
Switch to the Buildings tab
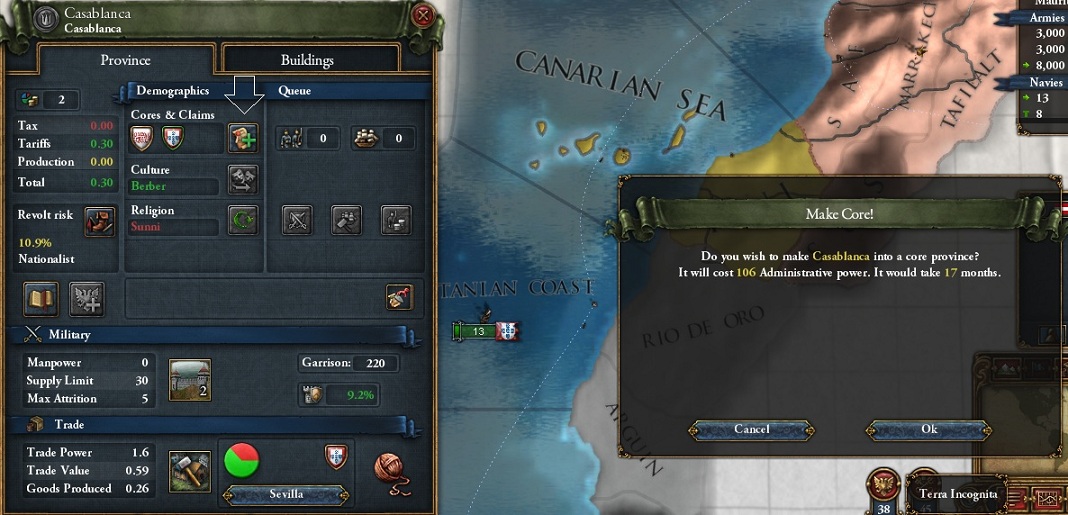tap(307, 60)
